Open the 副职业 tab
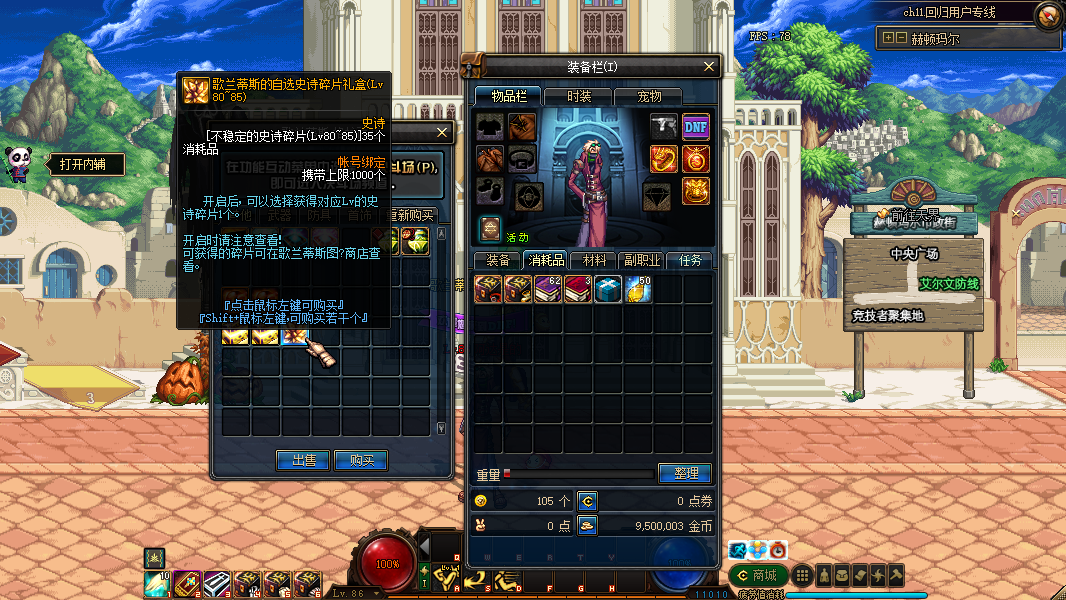This screenshot has width=1066, height=600. (642, 260)
